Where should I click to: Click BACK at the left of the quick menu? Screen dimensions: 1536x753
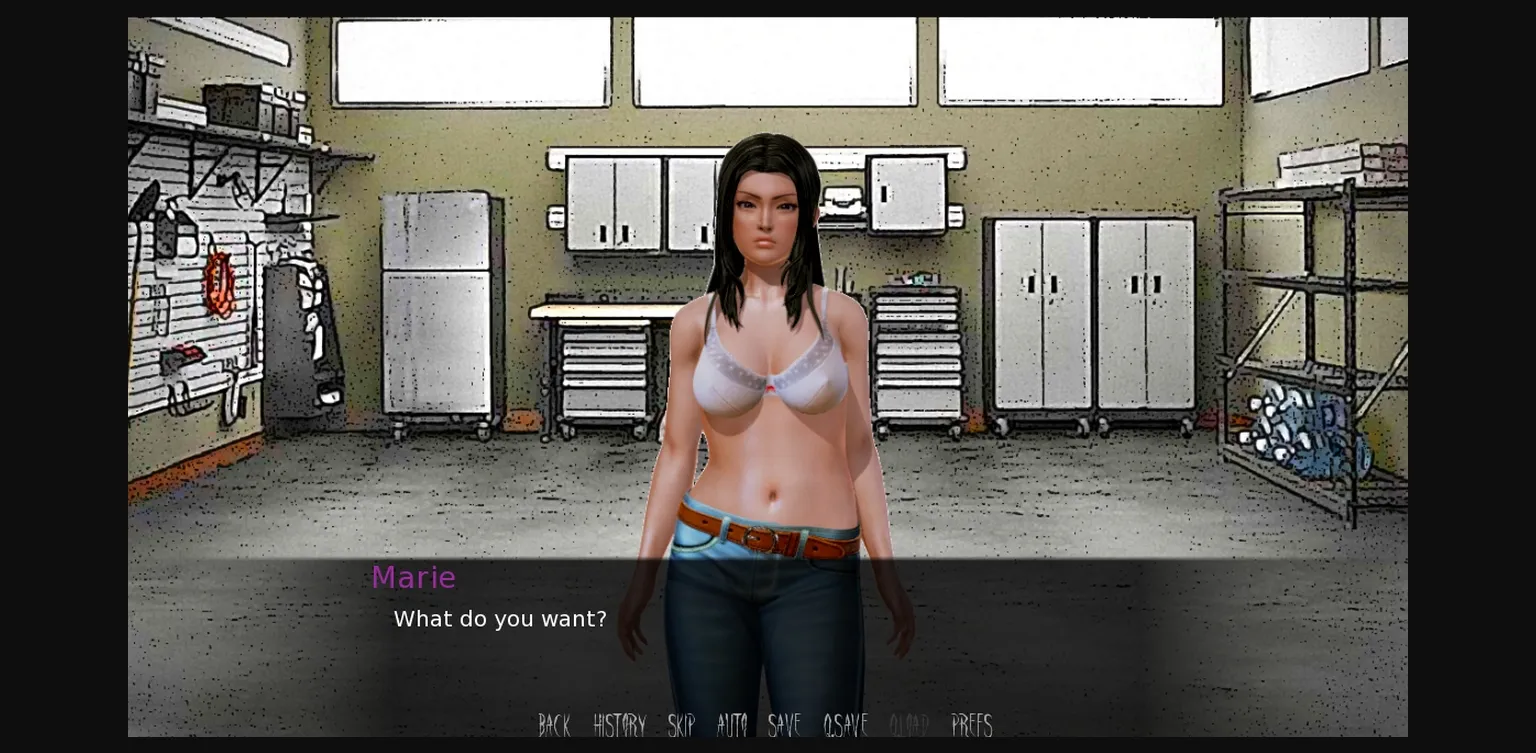[x=554, y=726]
